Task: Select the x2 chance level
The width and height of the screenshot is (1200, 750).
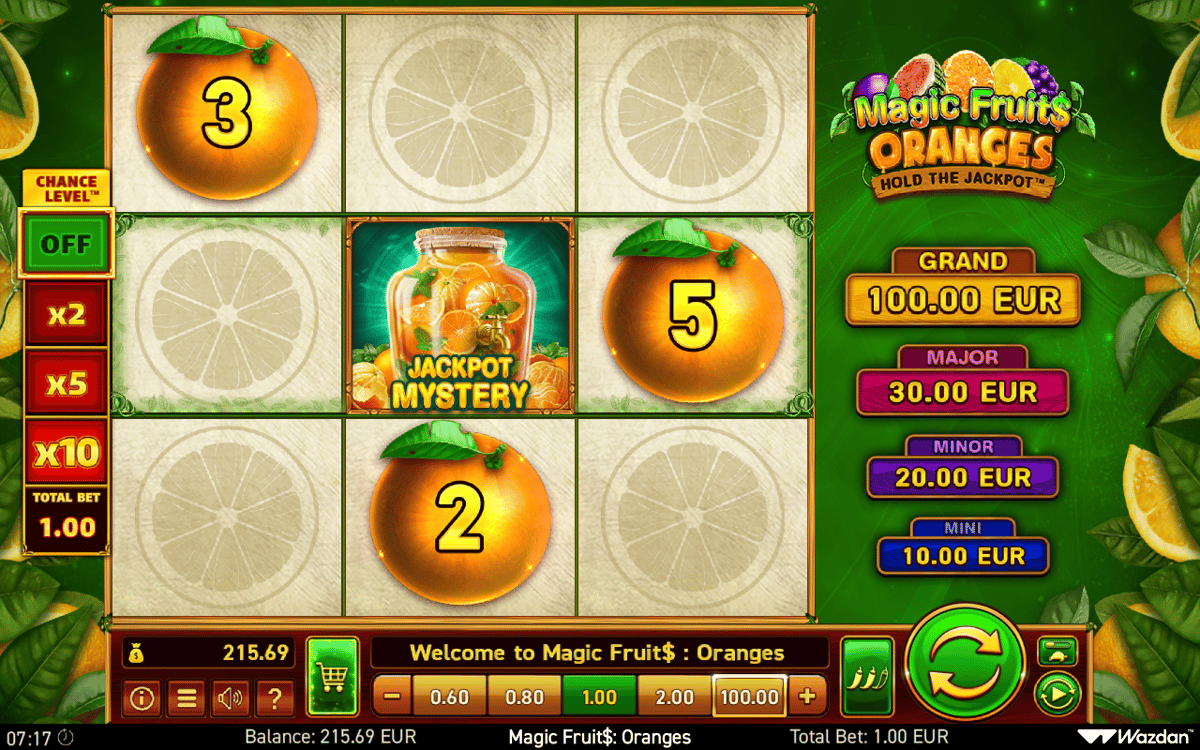Action: [x=66, y=315]
